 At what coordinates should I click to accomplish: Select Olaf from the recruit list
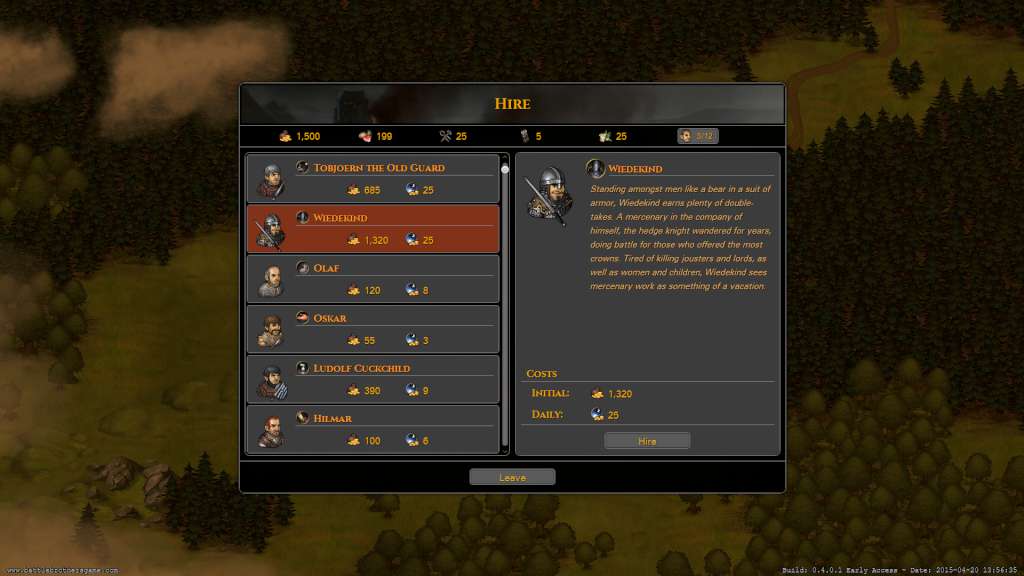pyautogui.click(x=373, y=279)
